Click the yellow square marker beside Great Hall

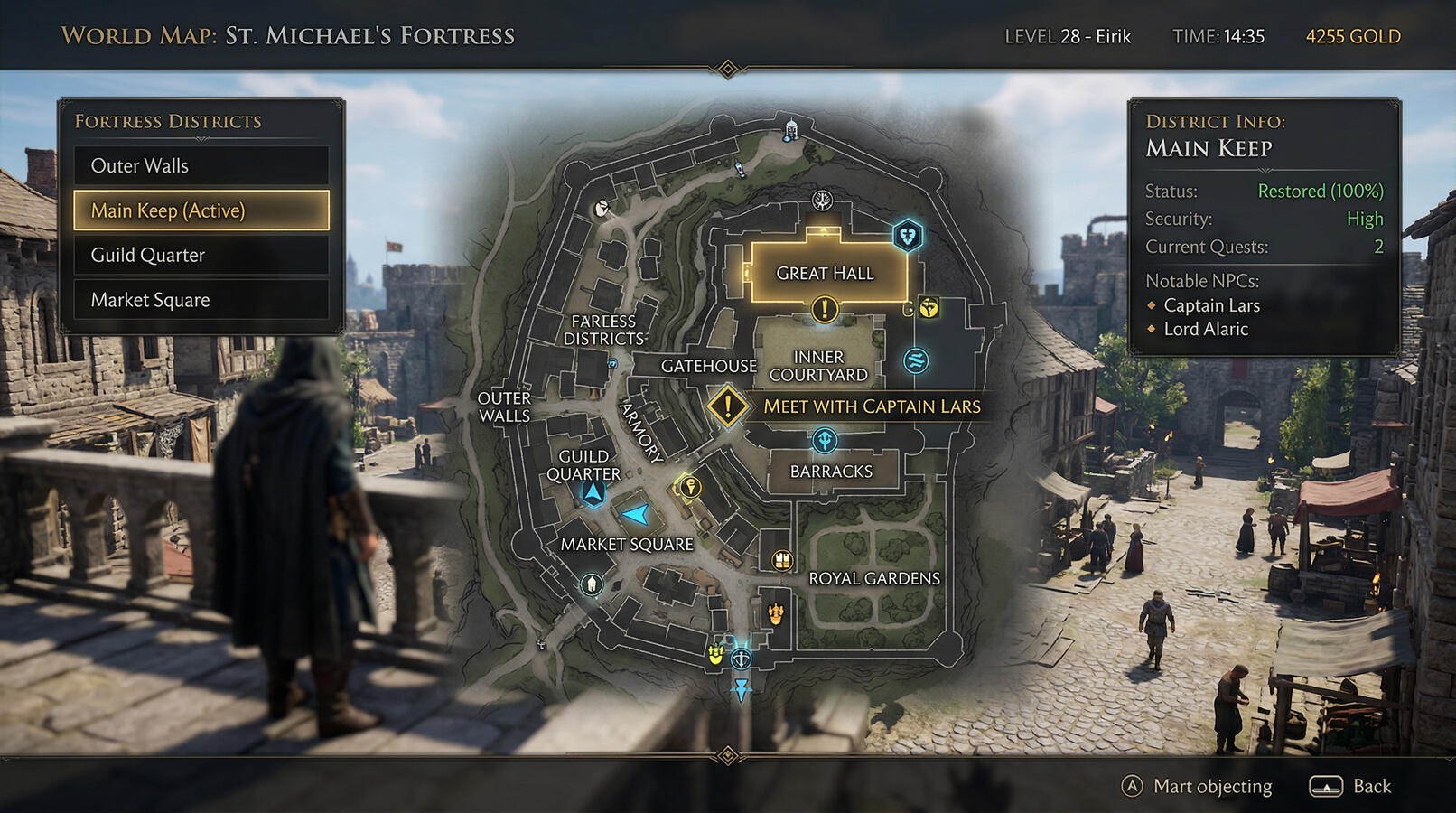pyautogui.click(x=929, y=308)
